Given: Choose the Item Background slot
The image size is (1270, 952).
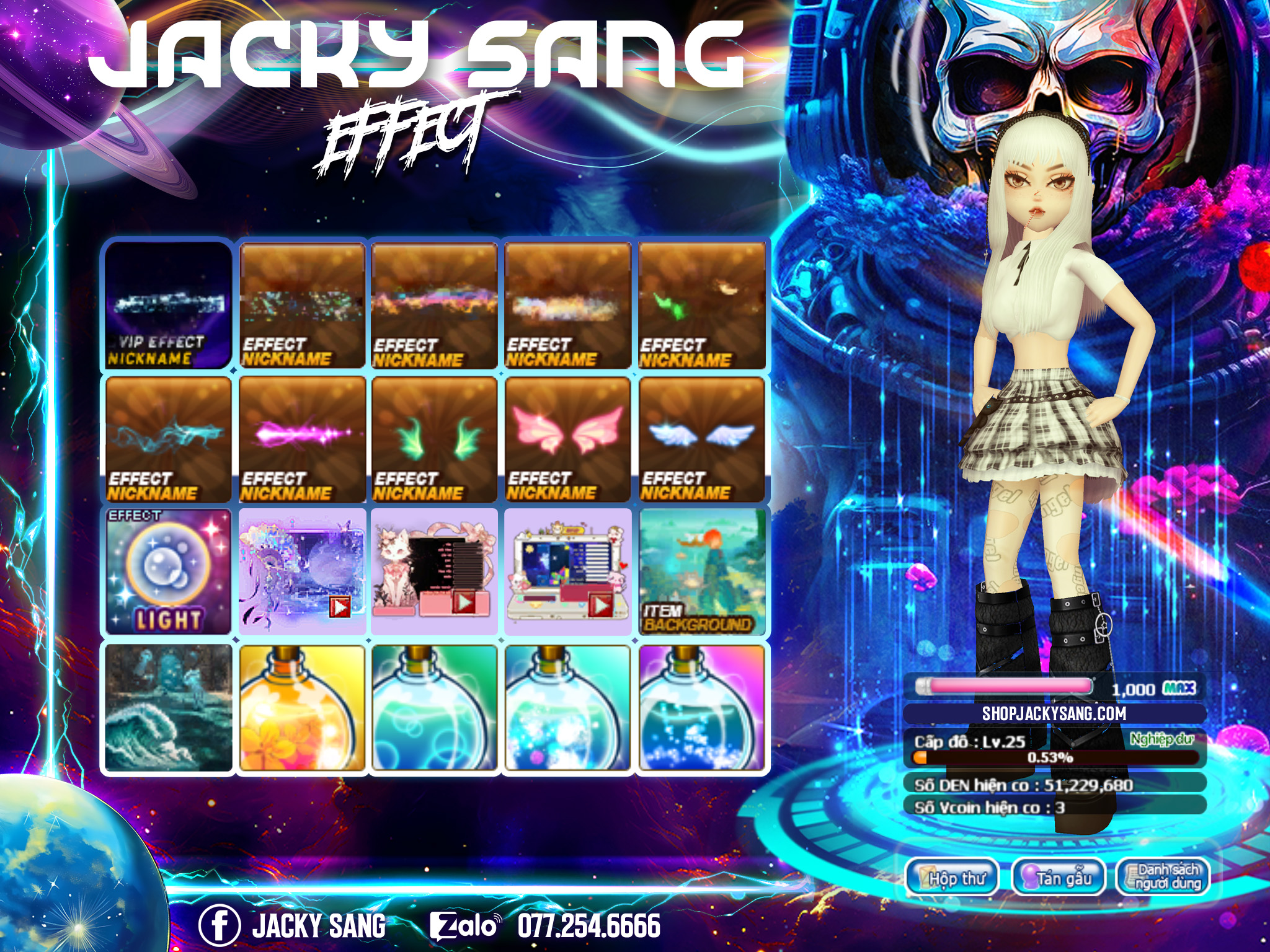Looking at the screenshot, I should coord(702,571).
